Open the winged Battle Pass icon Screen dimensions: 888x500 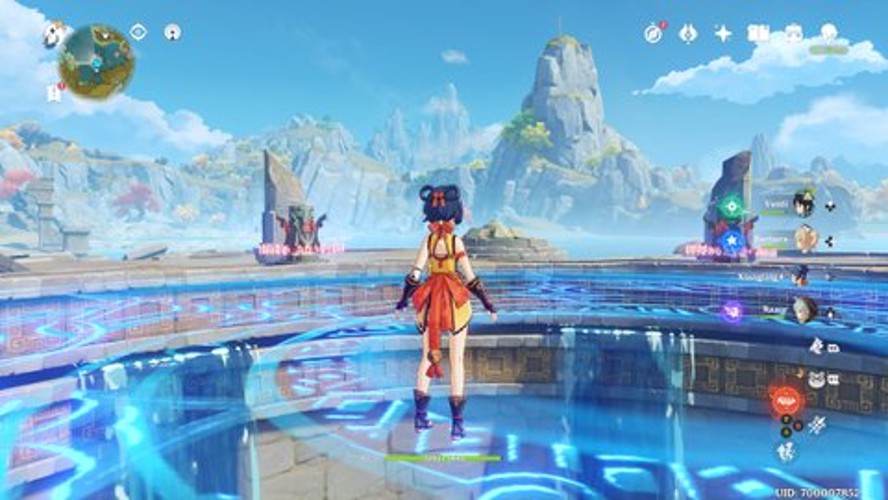point(688,33)
